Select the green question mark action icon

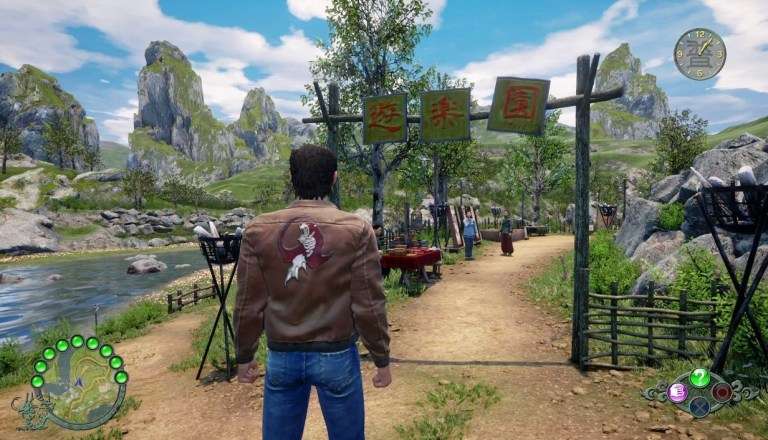tap(700, 377)
